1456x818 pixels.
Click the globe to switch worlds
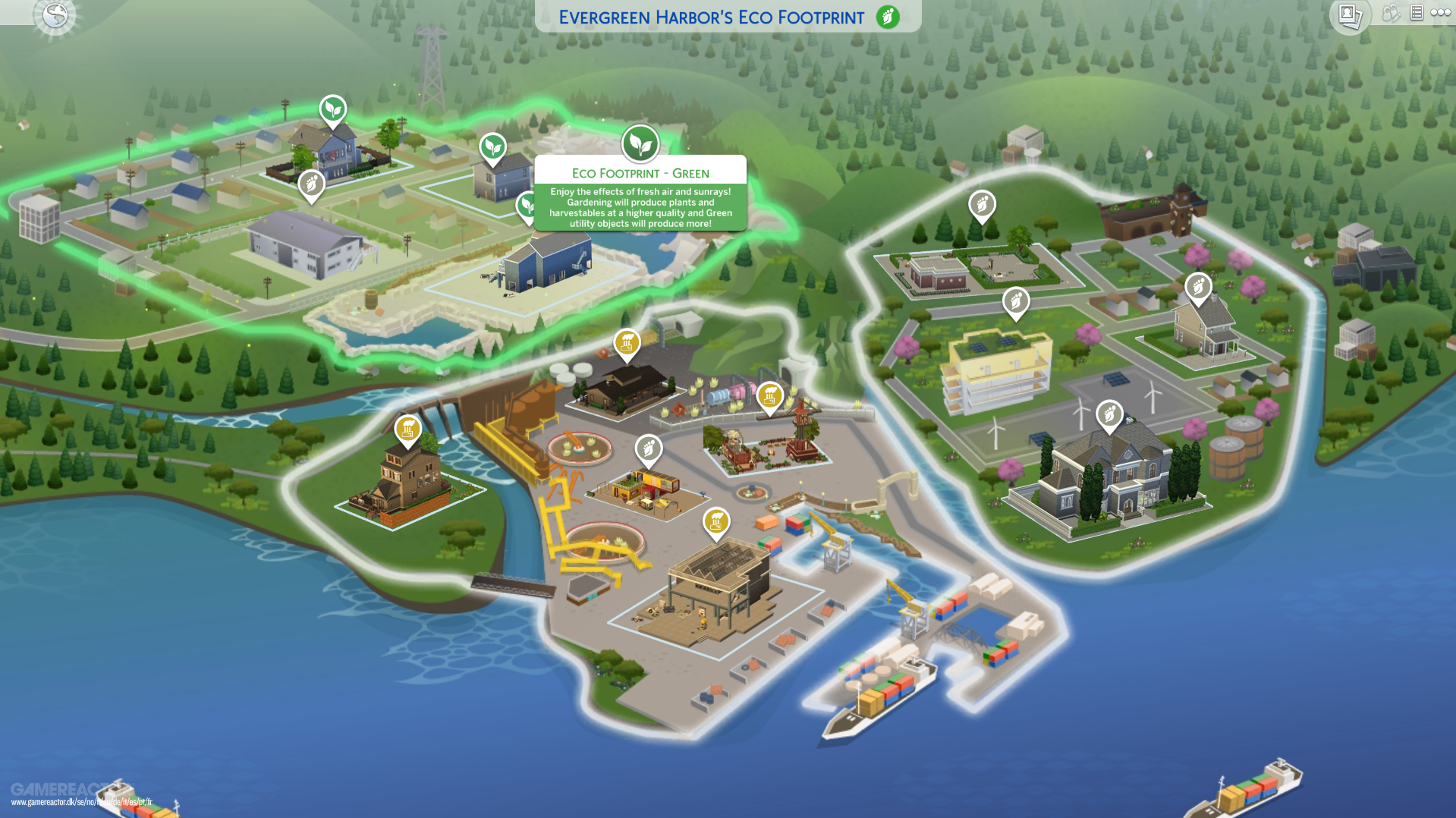55,15
